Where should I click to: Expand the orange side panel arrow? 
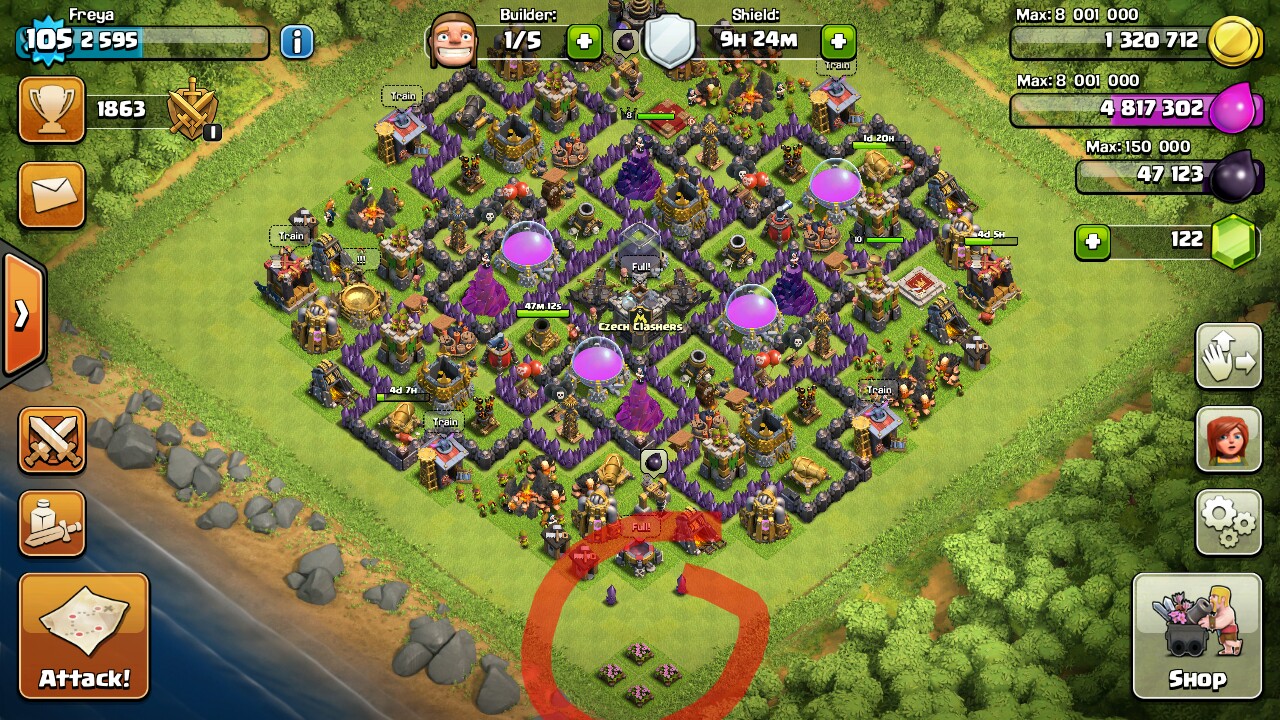tap(22, 315)
